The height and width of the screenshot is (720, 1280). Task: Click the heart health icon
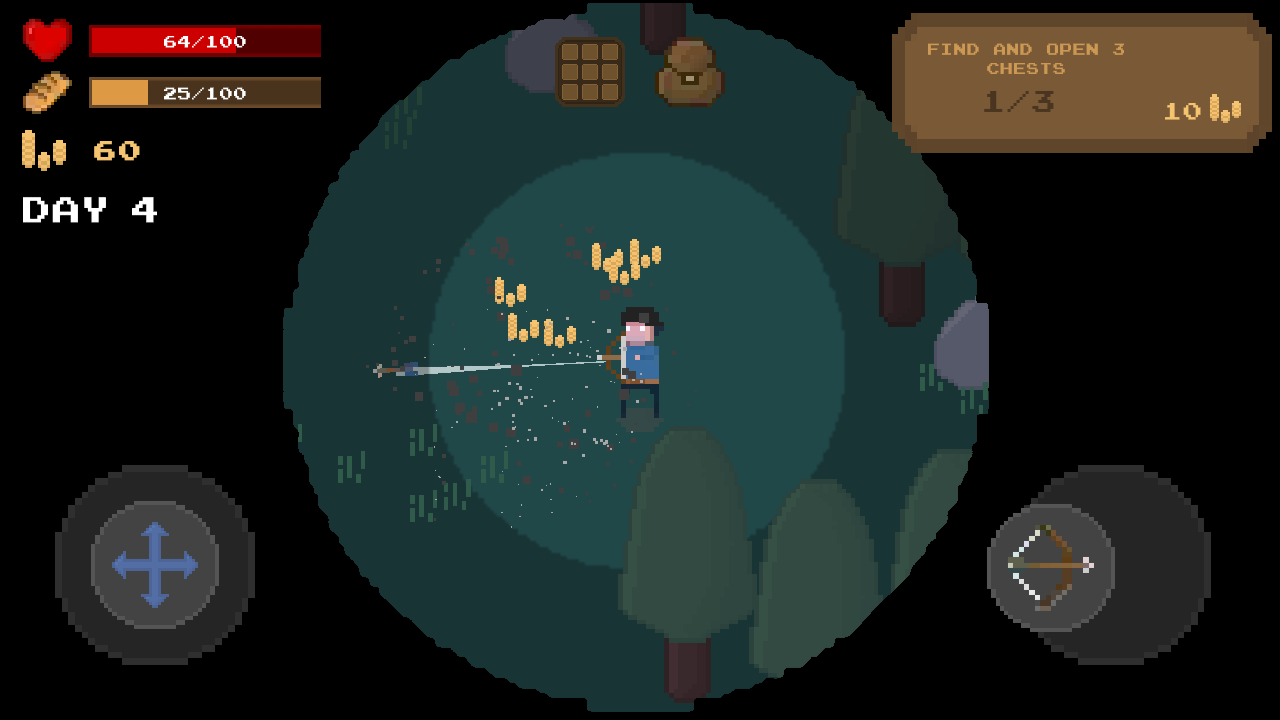(45, 40)
